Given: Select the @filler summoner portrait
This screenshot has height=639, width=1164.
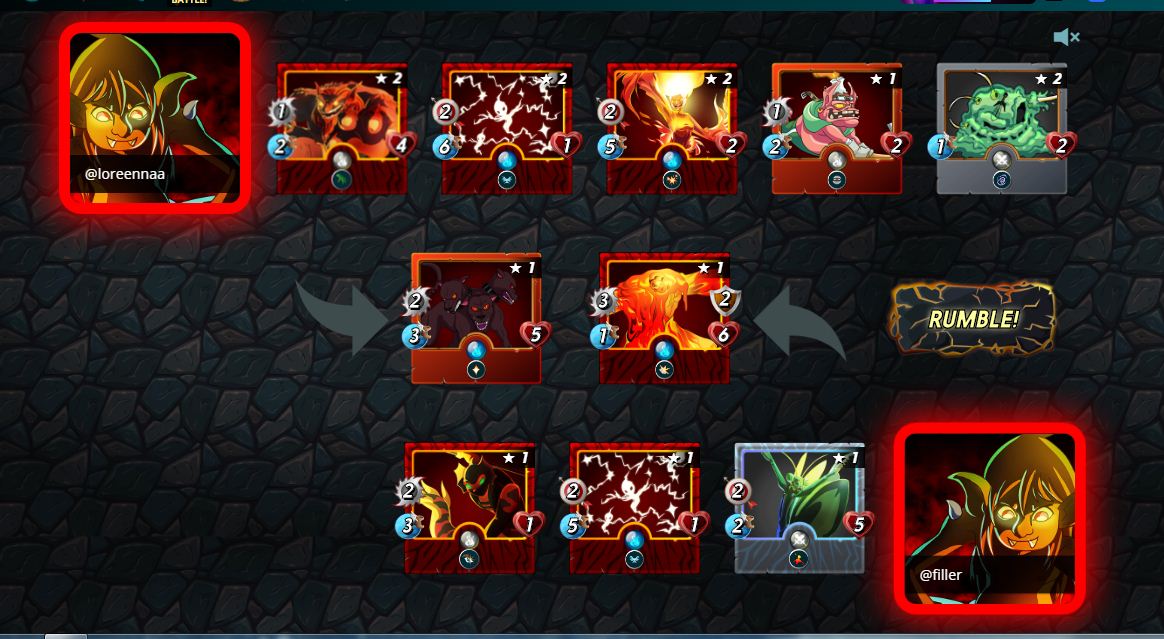Looking at the screenshot, I should 989,517.
